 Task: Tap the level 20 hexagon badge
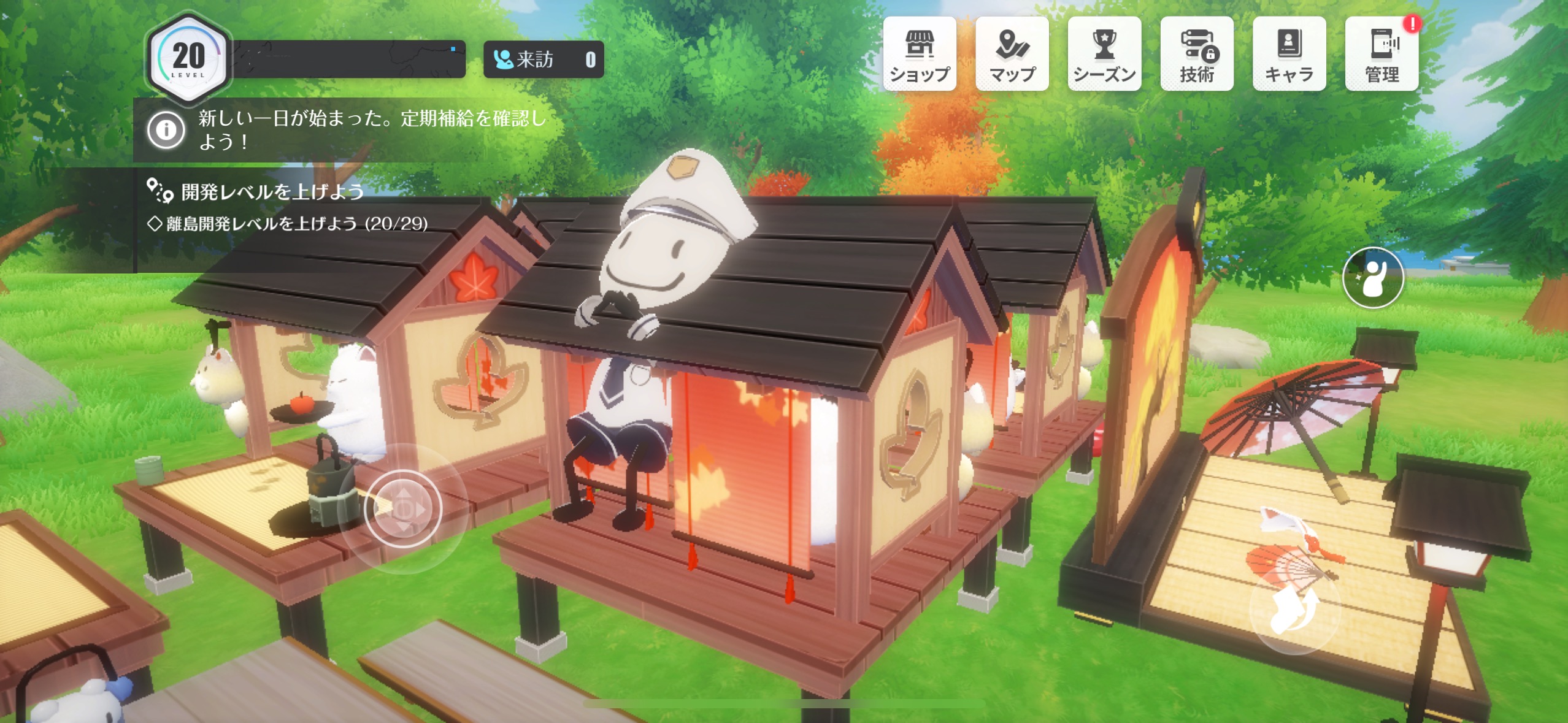188,58
